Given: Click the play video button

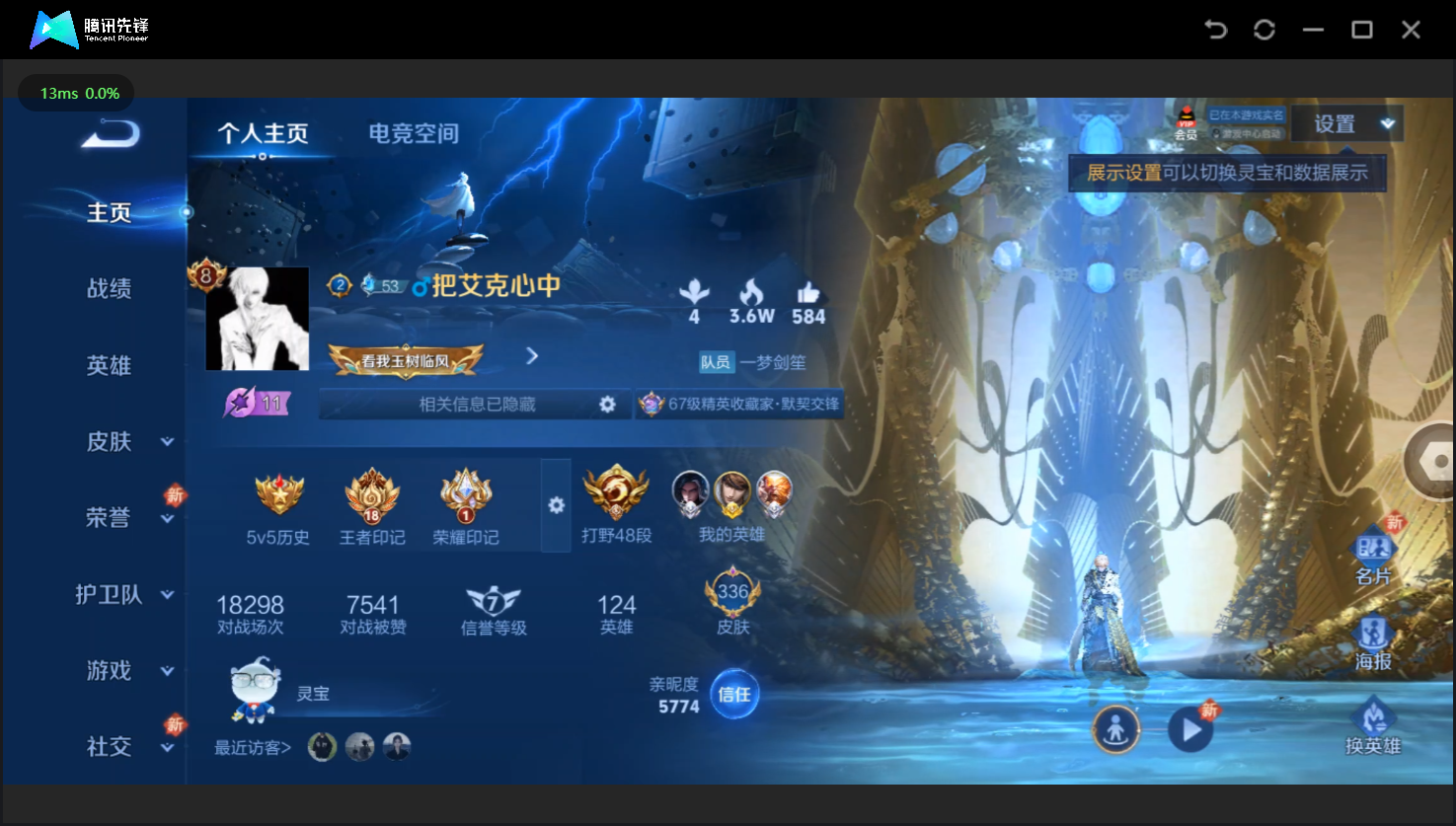Looking at the screenshot, I should tap(1190, 730).
